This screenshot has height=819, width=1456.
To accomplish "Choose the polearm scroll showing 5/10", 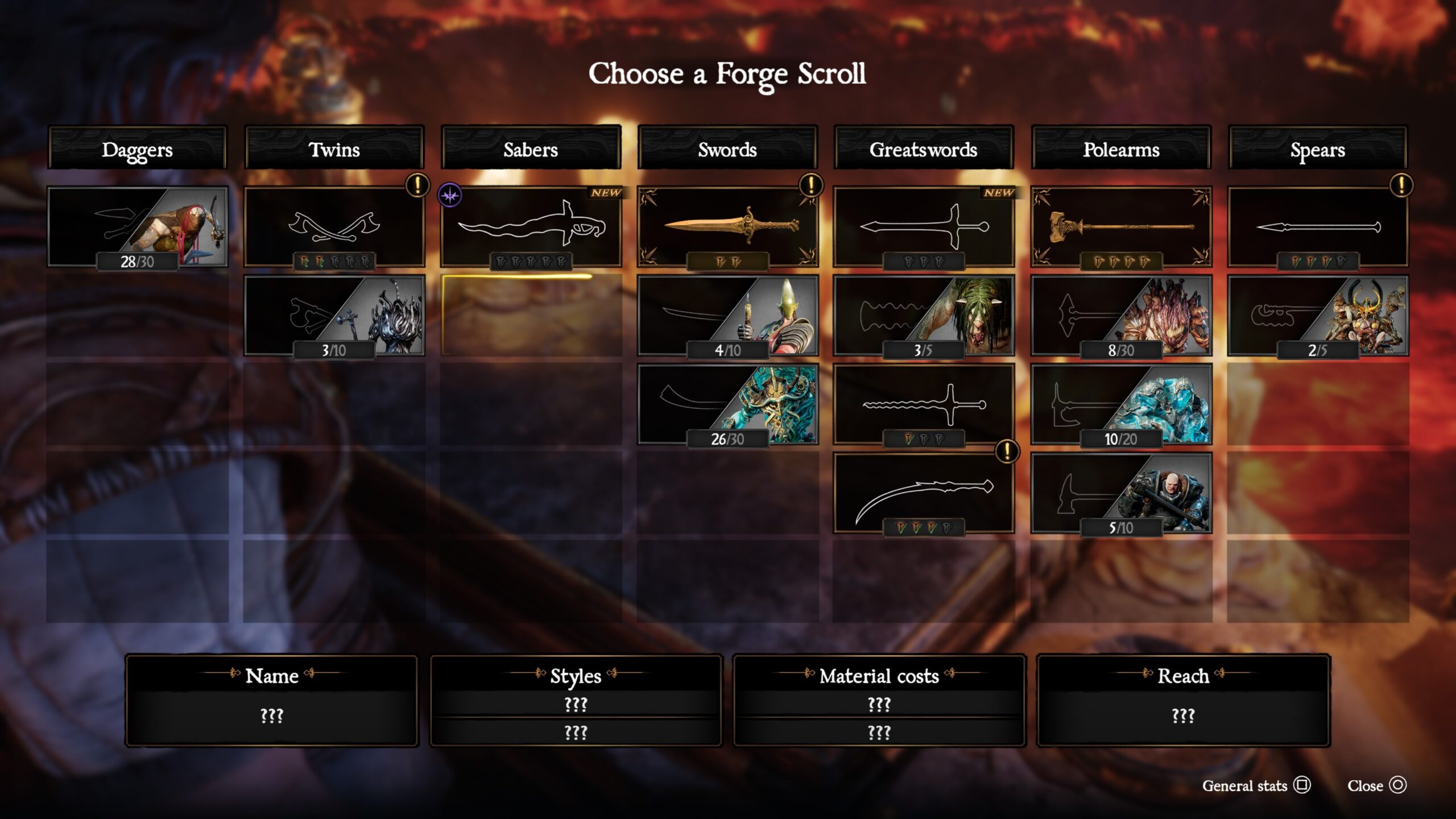I will pyautogui.click(x=1121, y=493).
